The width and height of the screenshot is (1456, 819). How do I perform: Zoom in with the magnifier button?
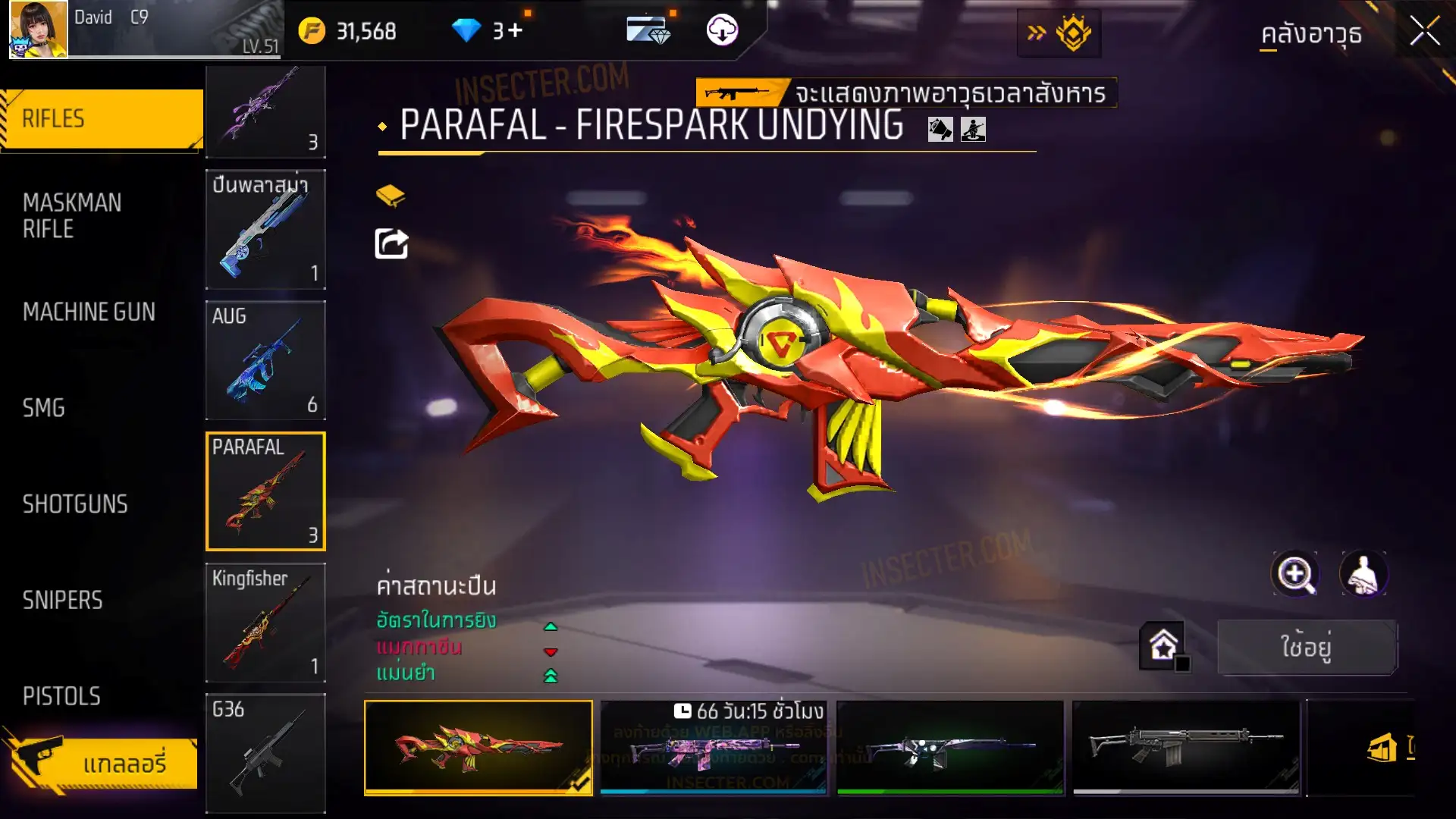point(1294,574)
